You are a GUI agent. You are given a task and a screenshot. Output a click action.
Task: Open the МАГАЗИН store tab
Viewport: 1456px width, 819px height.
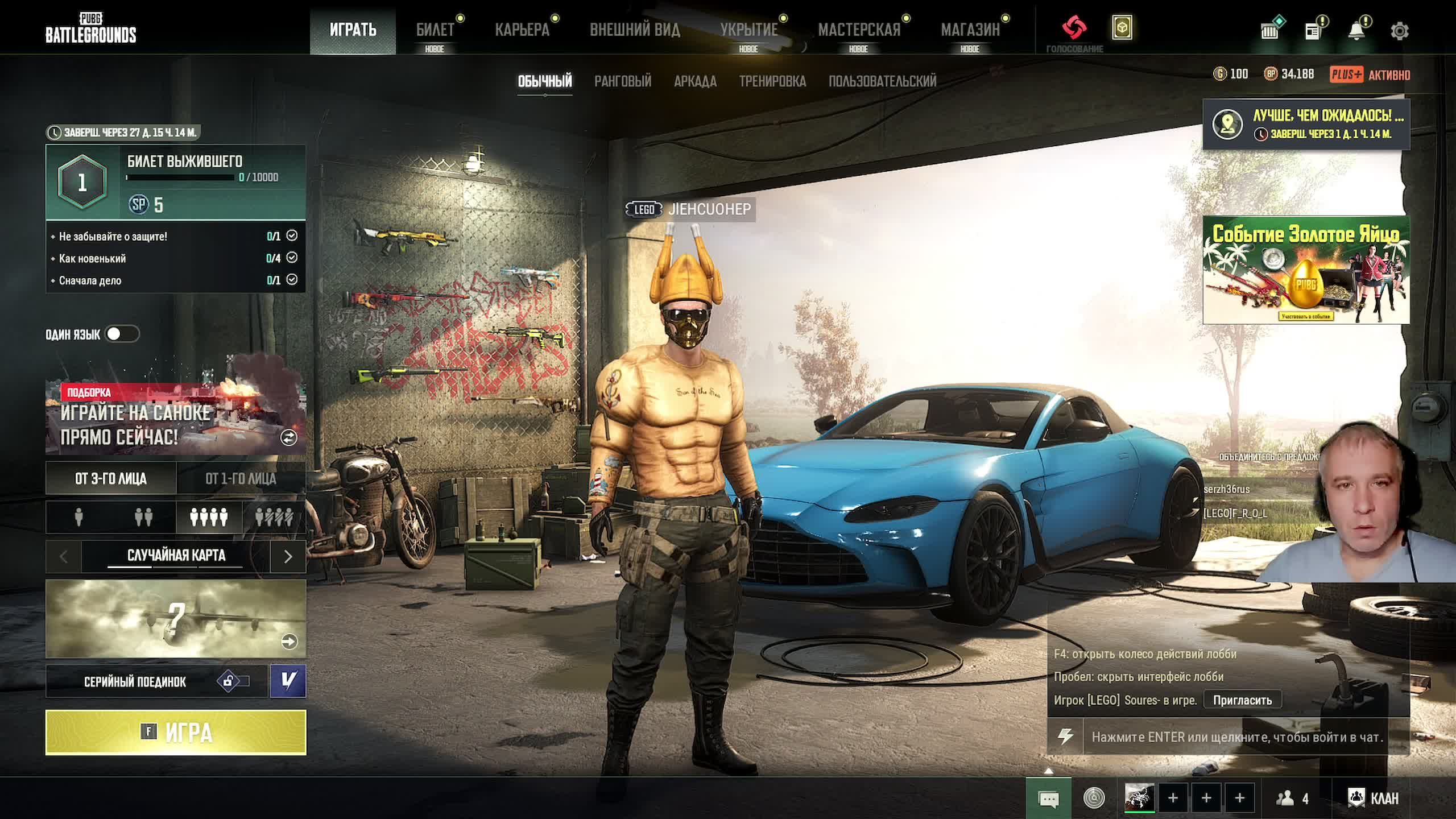pyautogui.click(x=970, y=30)
